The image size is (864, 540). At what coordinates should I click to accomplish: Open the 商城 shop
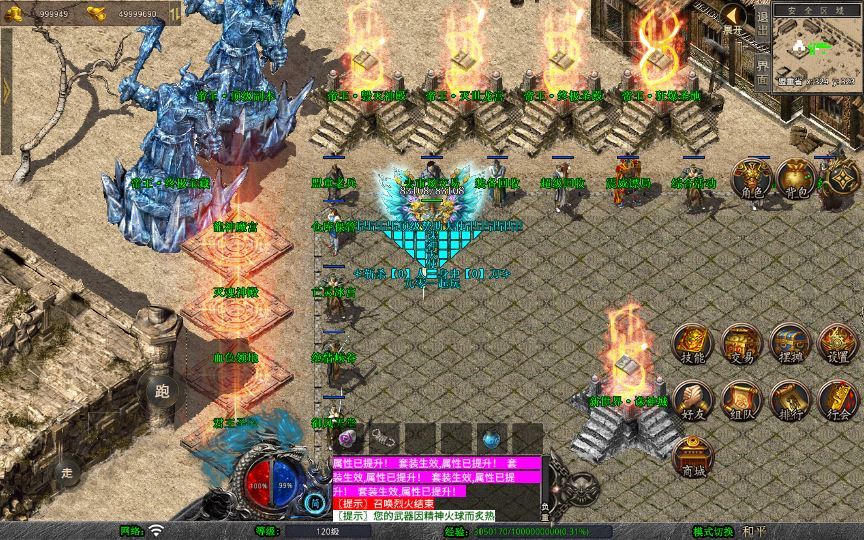(692, 456)
